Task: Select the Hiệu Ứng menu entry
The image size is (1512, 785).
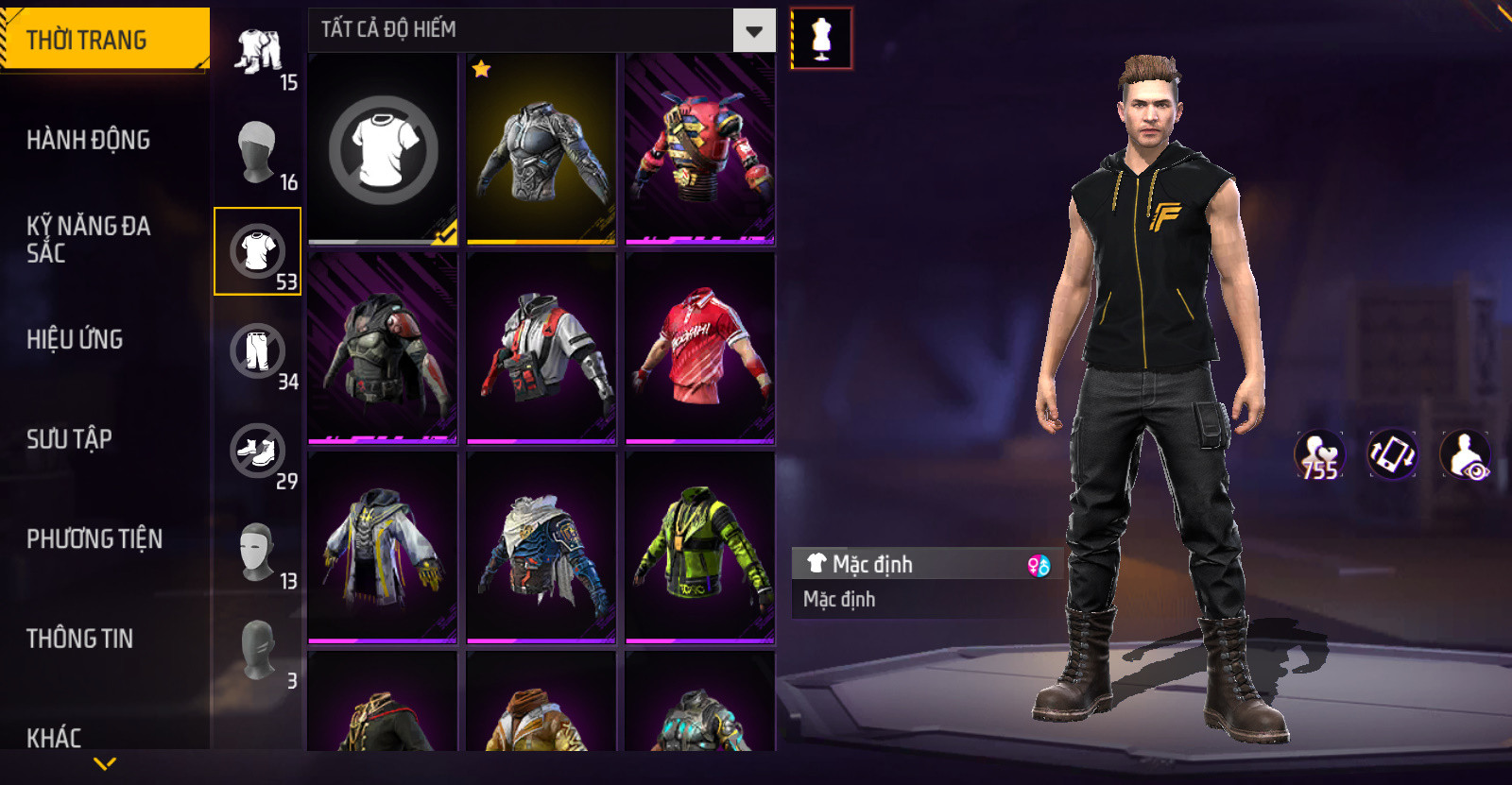Action: tap(76, 339)
